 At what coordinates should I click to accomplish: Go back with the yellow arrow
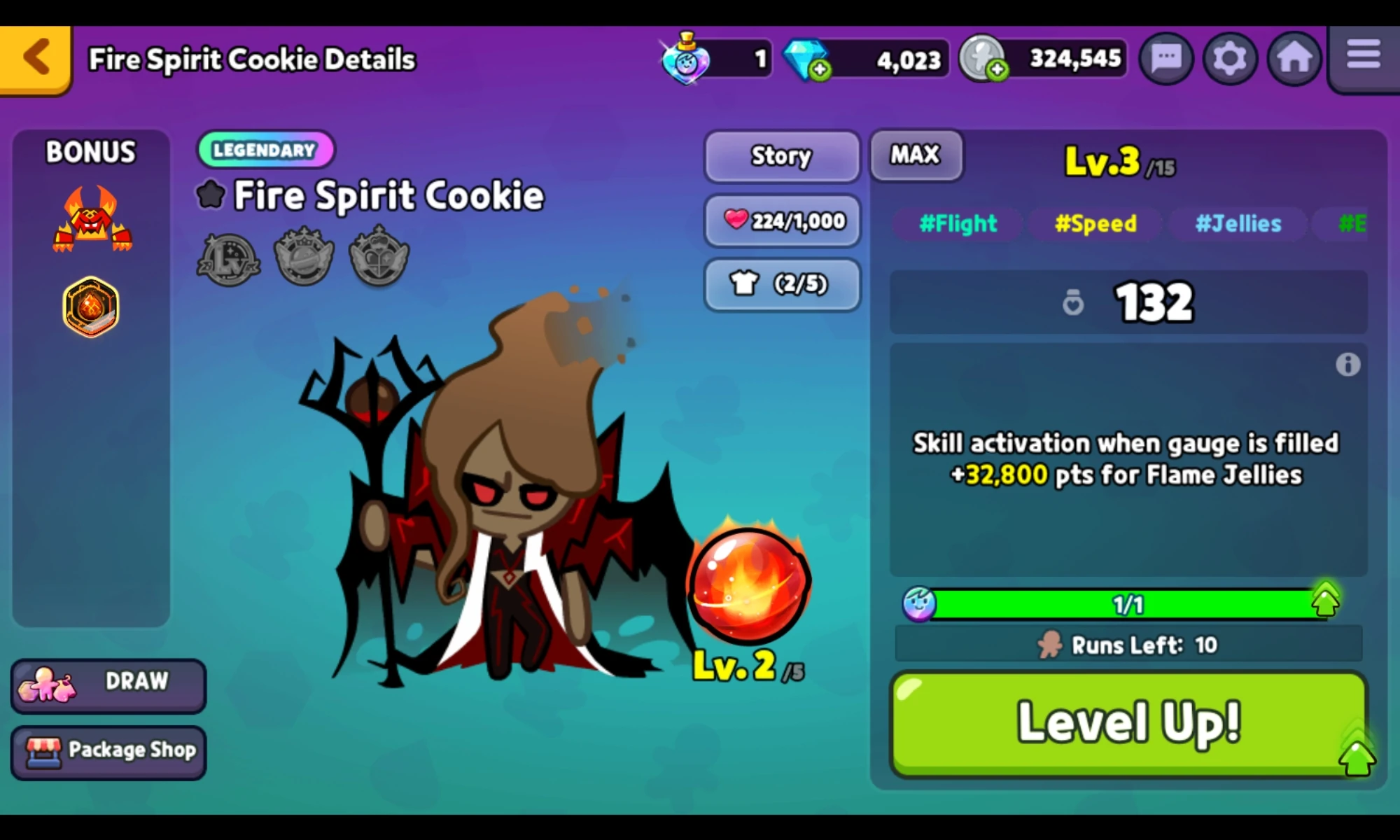34,58
